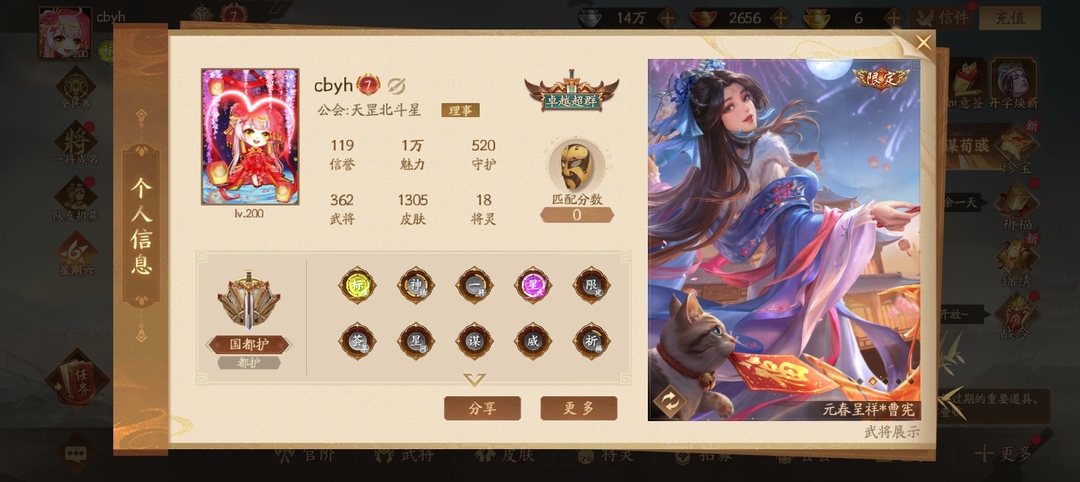This screenshot has height=482, width=1080.
Task: Open the 更多 more options button
Action: pyautogui.click(x=578, y=408)
